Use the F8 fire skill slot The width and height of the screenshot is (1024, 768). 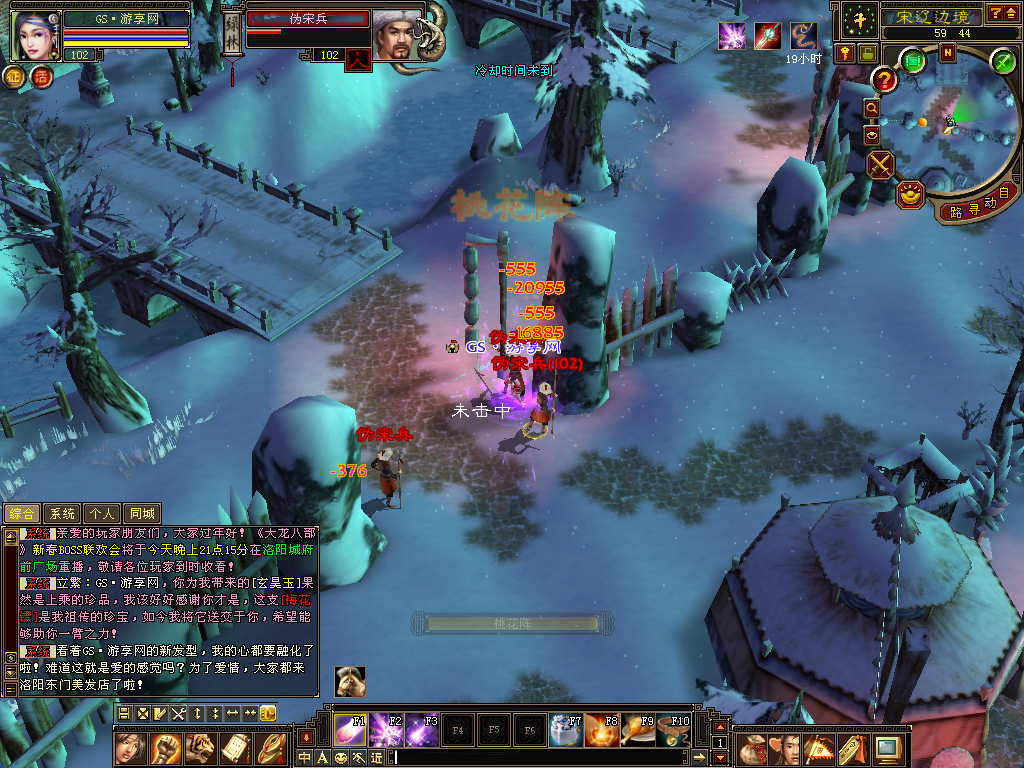tap(601, 730)
